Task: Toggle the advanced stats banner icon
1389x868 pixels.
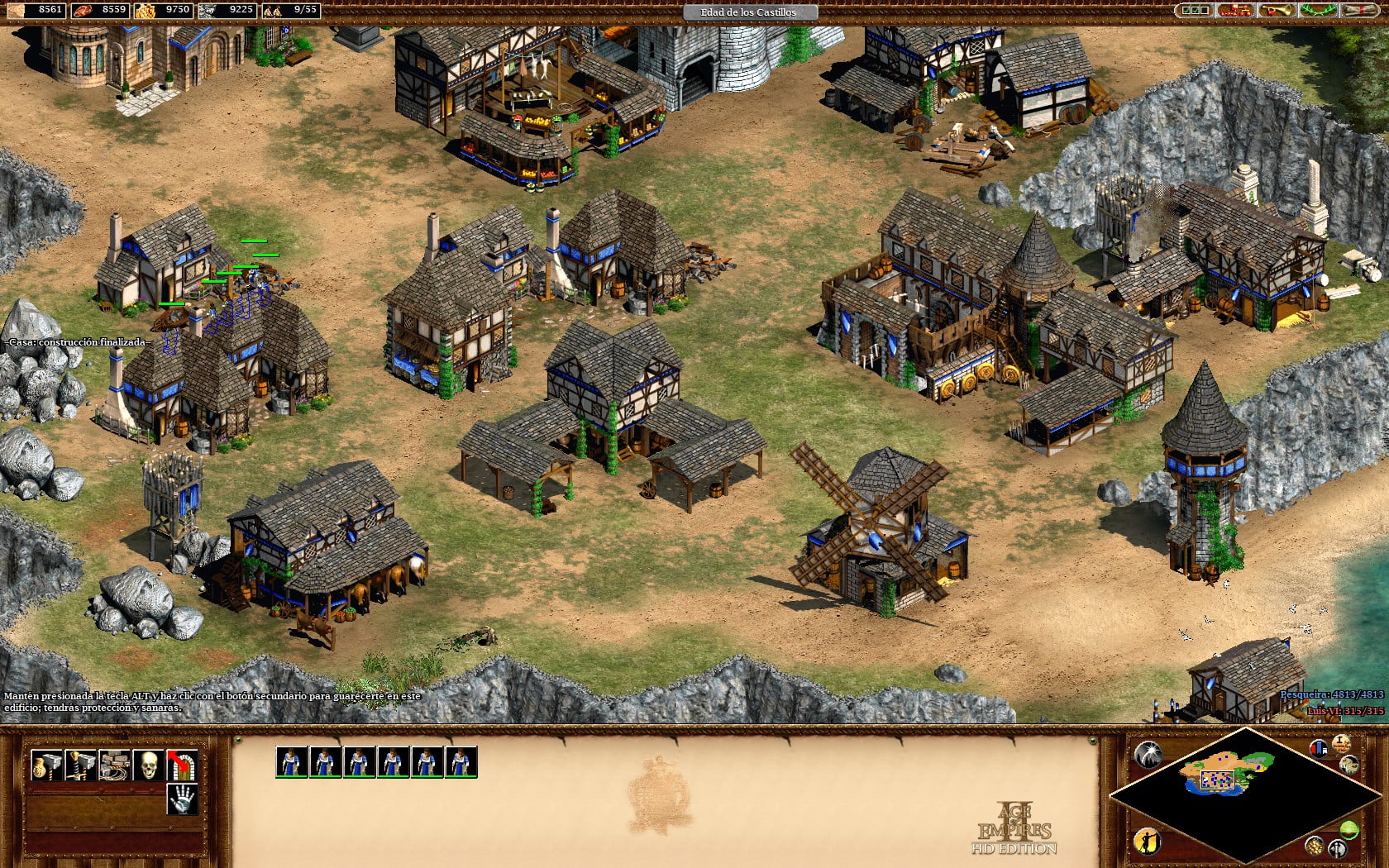Action: click(1319, 748)
